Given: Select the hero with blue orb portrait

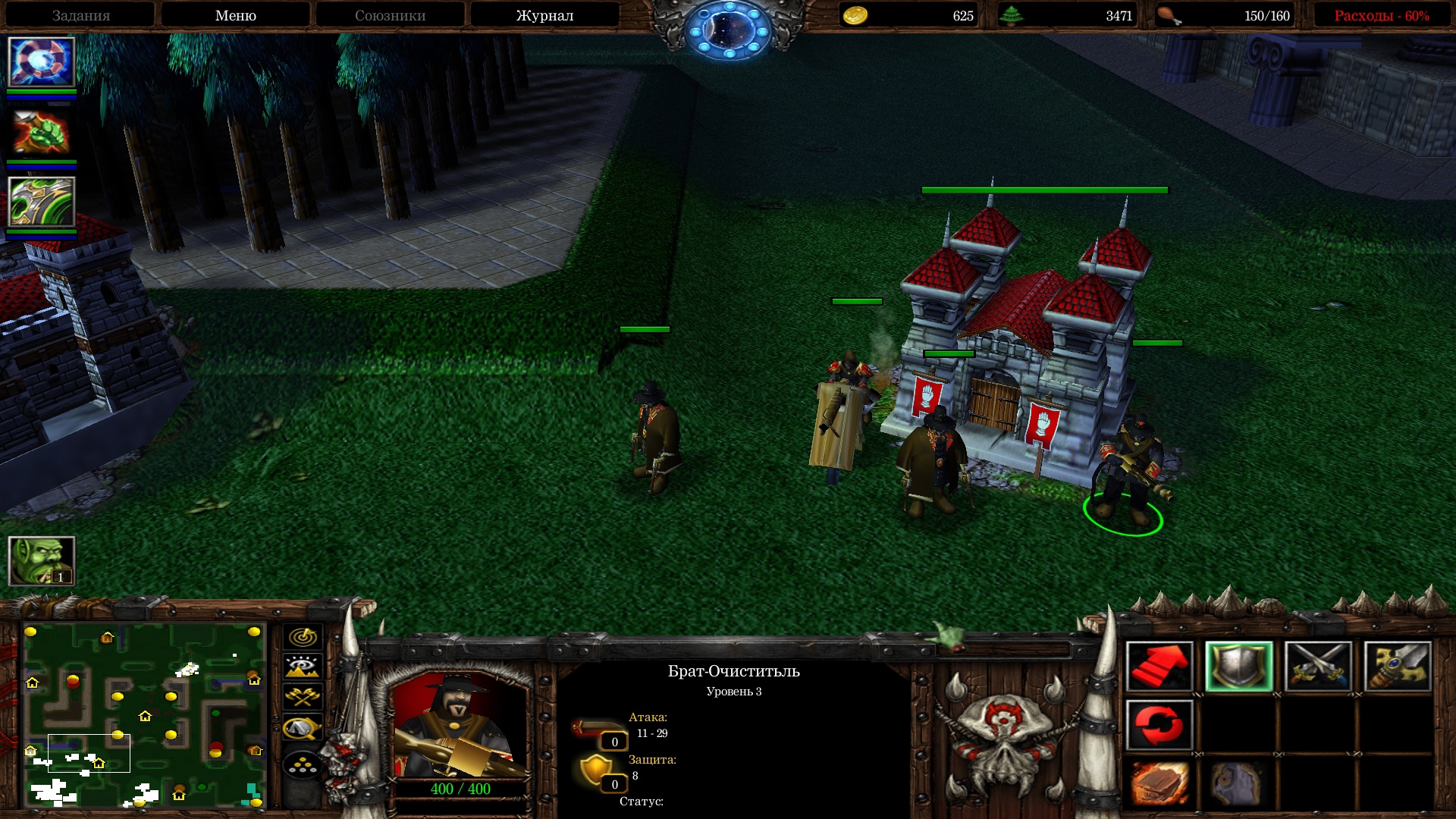Looking at the screenshot, I should pos(41,62).
